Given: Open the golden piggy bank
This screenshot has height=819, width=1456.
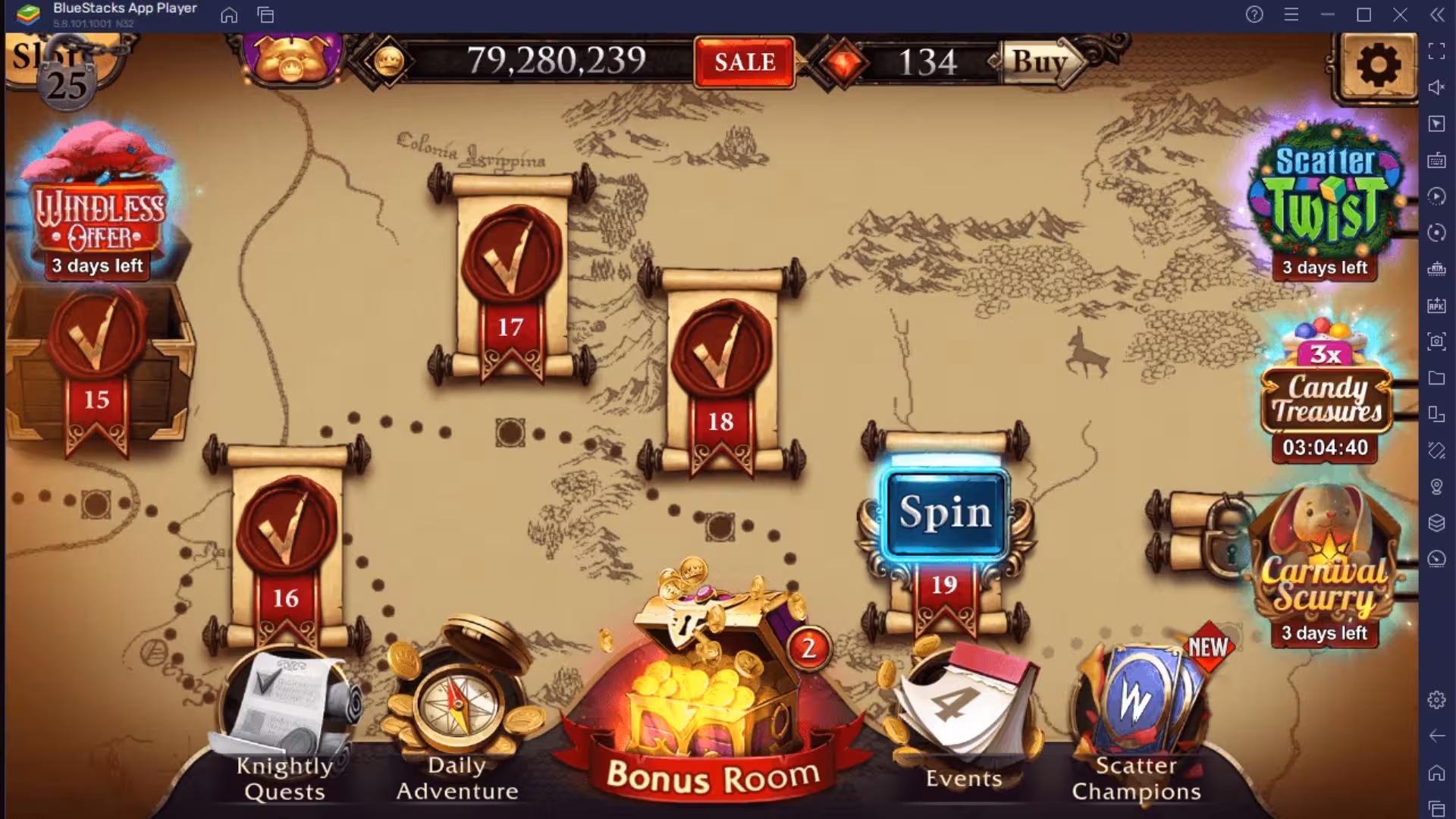Looking at the screenshot, I should coord(287,62).
